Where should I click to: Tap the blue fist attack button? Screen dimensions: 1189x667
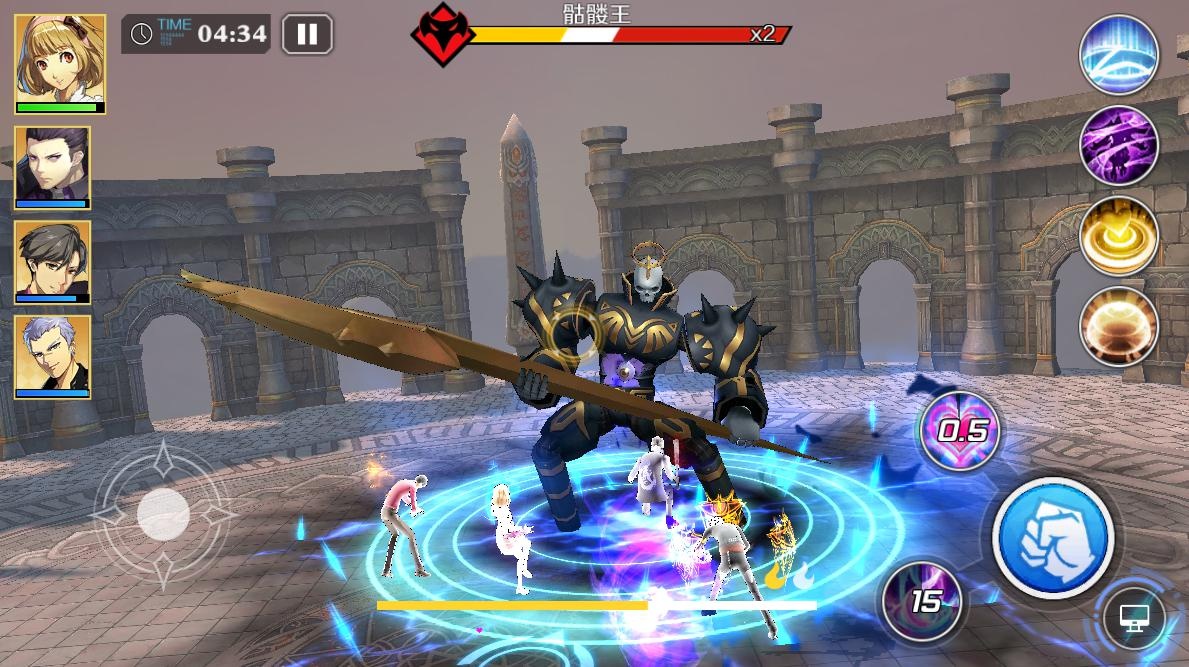(x=1052, y=537)
